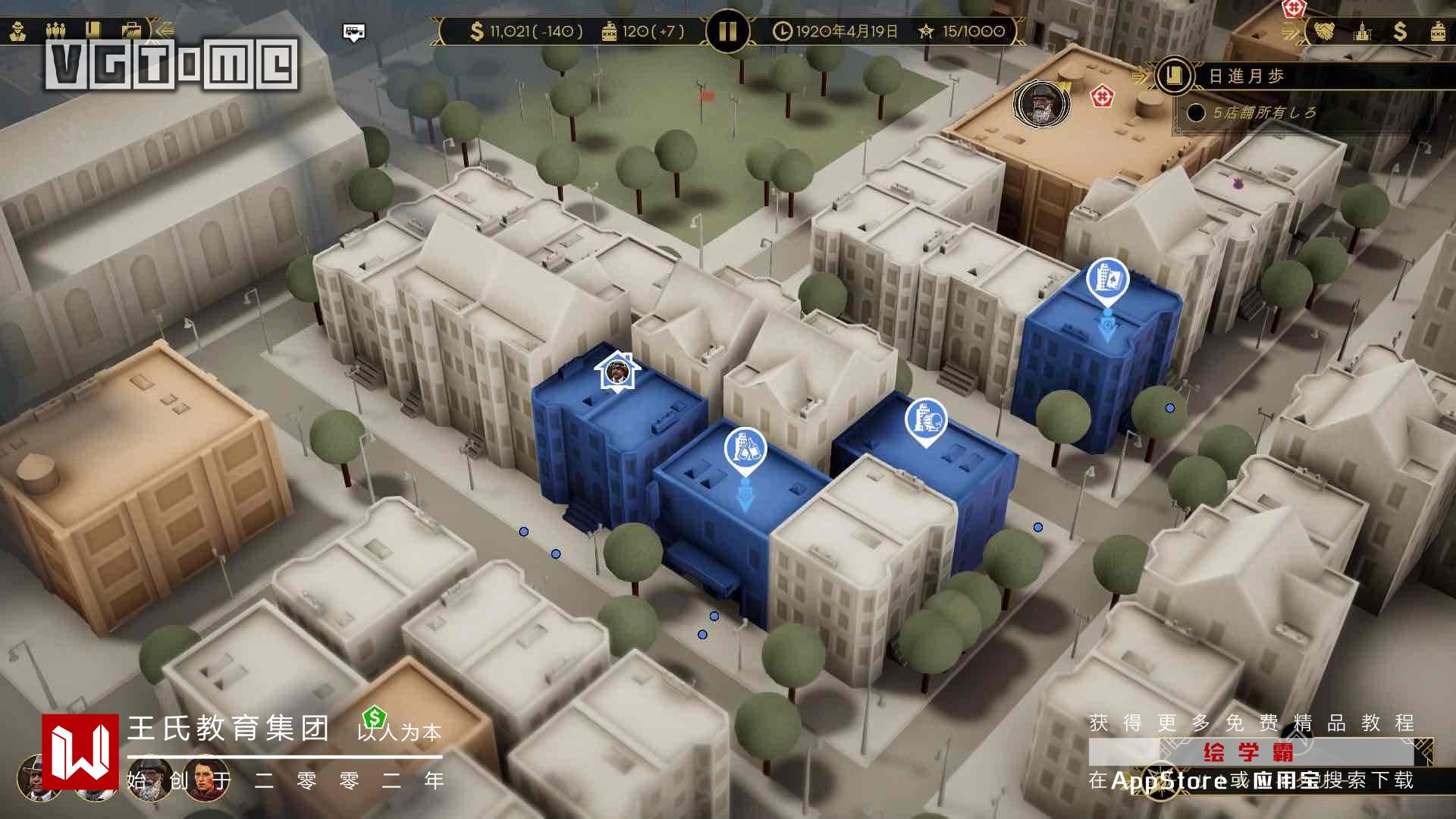Select the brewery marker with barrel
This screenshot has height=819, width=1456.
[926, 419]
